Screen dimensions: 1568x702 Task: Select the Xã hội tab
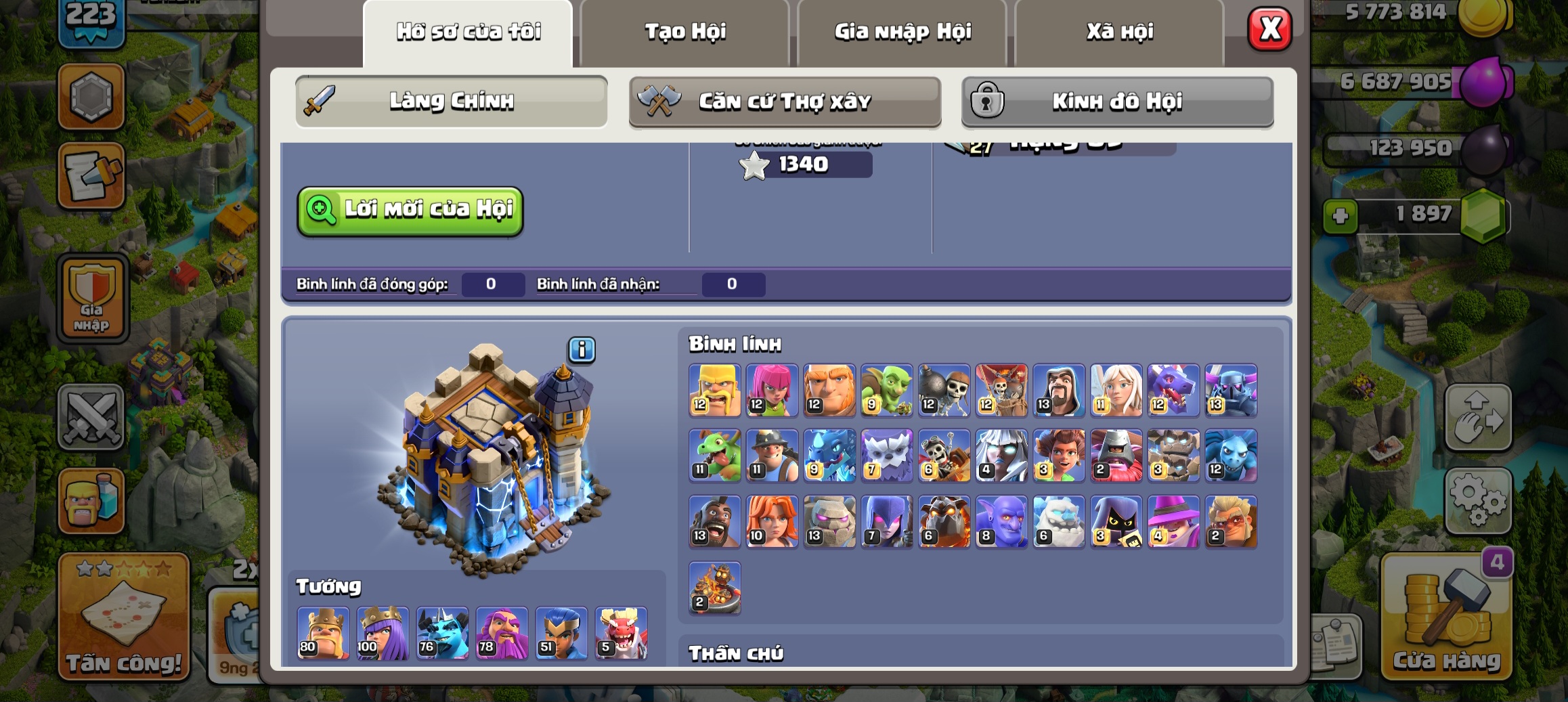pyautogui.click(x=1119, y=32)
